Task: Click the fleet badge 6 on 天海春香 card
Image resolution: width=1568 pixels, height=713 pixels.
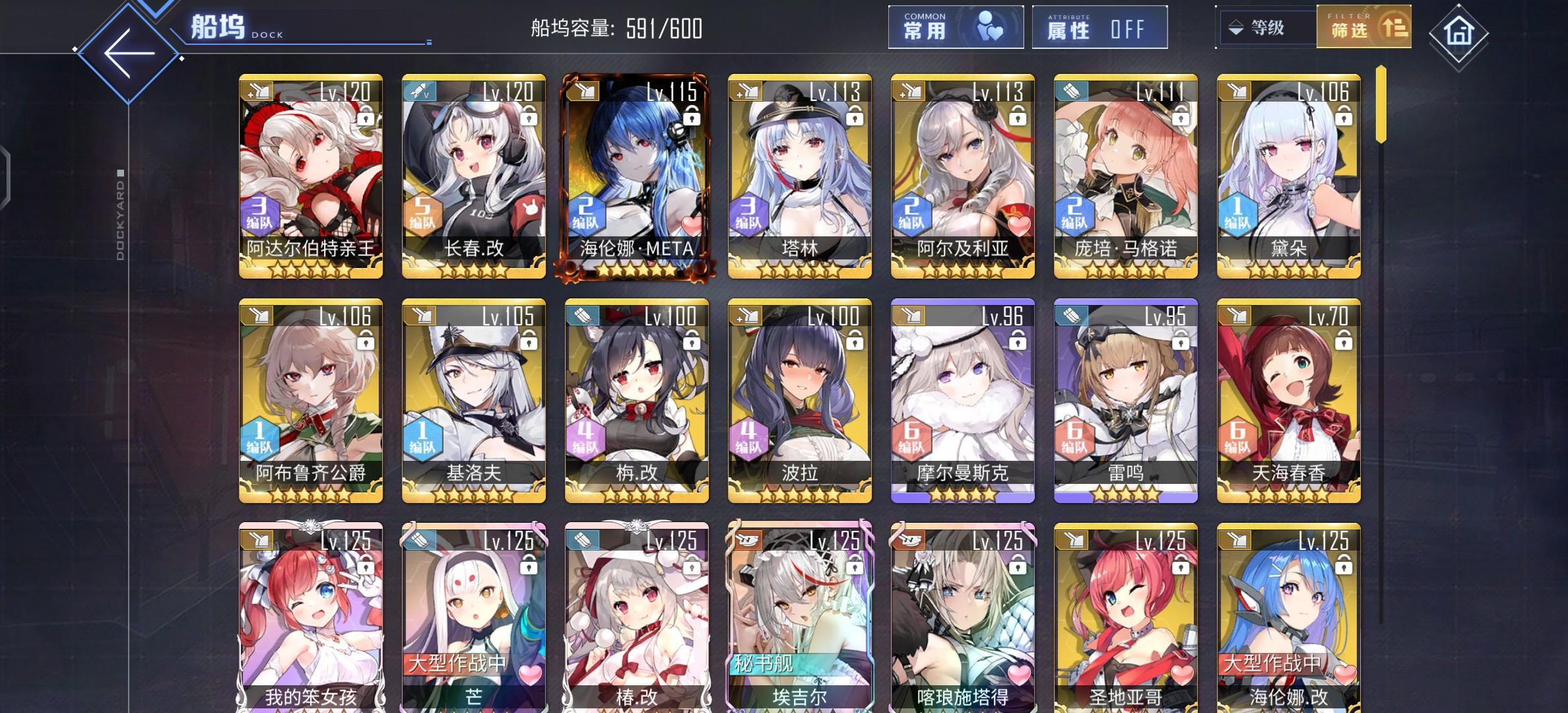Action: (1239, 438)
